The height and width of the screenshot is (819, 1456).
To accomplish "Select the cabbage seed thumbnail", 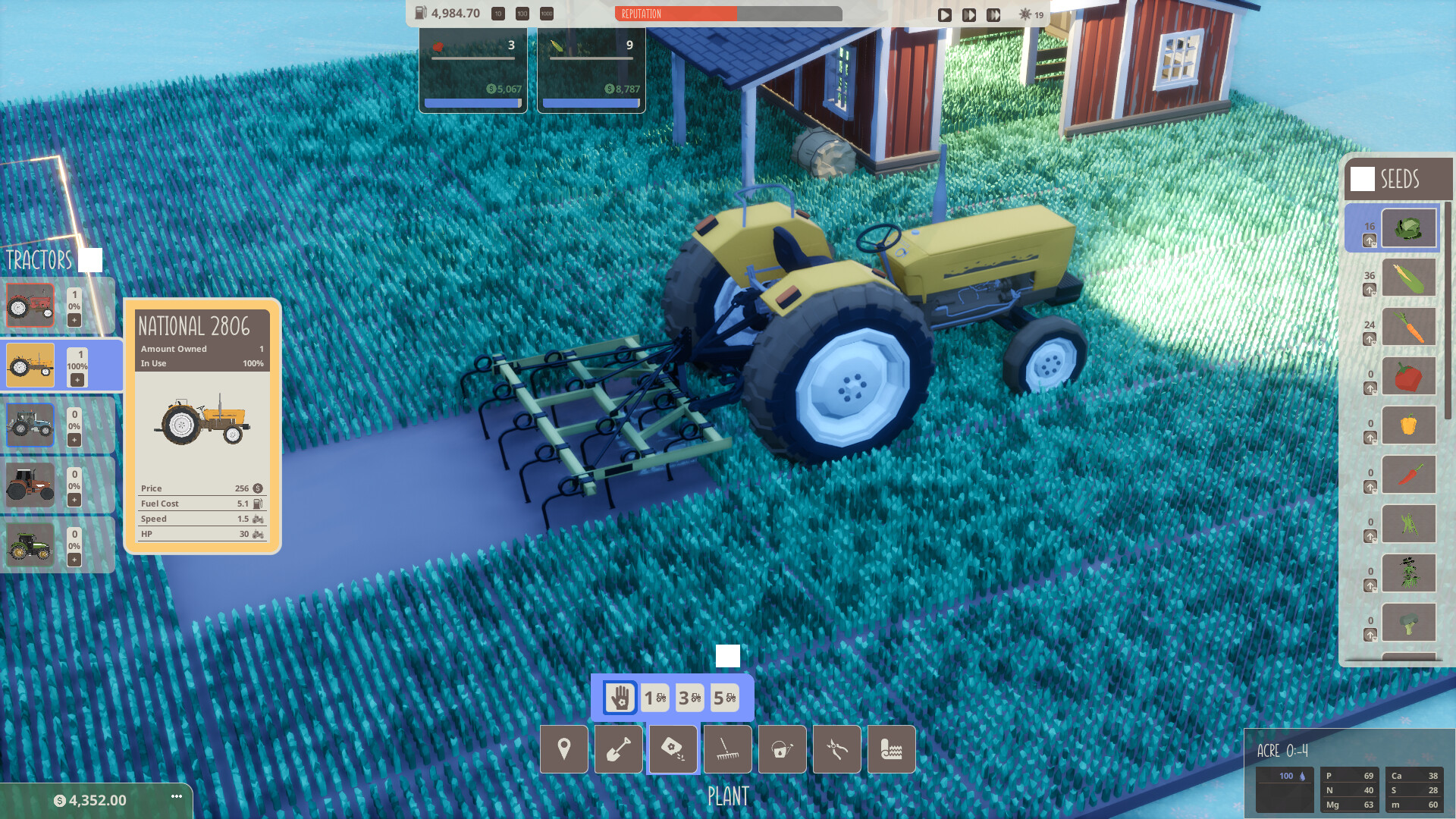I will (1410, 227).
